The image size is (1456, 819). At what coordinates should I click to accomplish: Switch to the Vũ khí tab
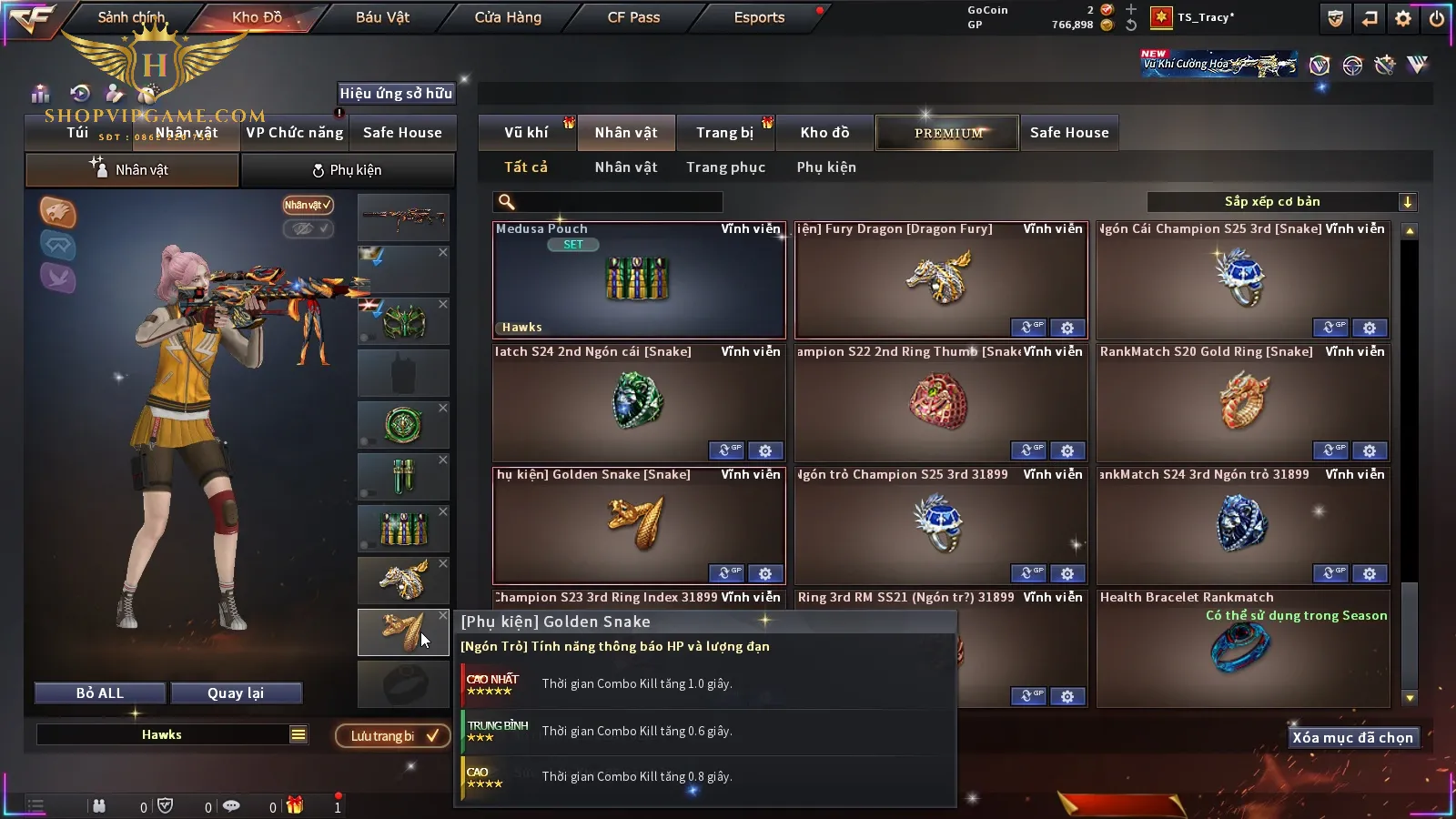pos(526,133)
